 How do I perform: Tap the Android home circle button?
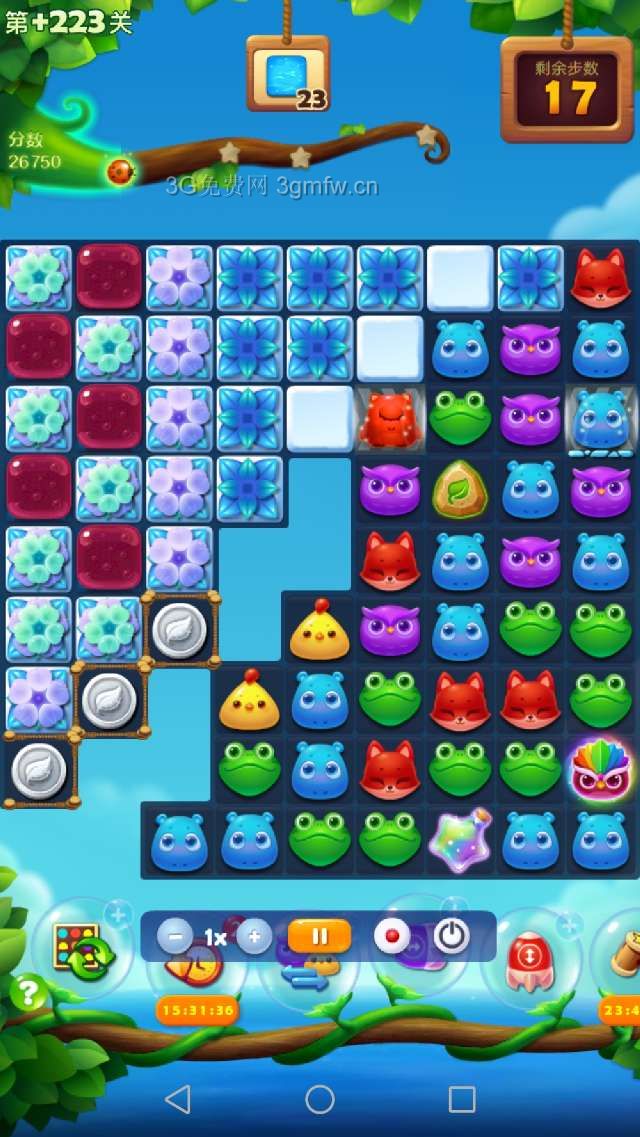(x=320, y=1099)
